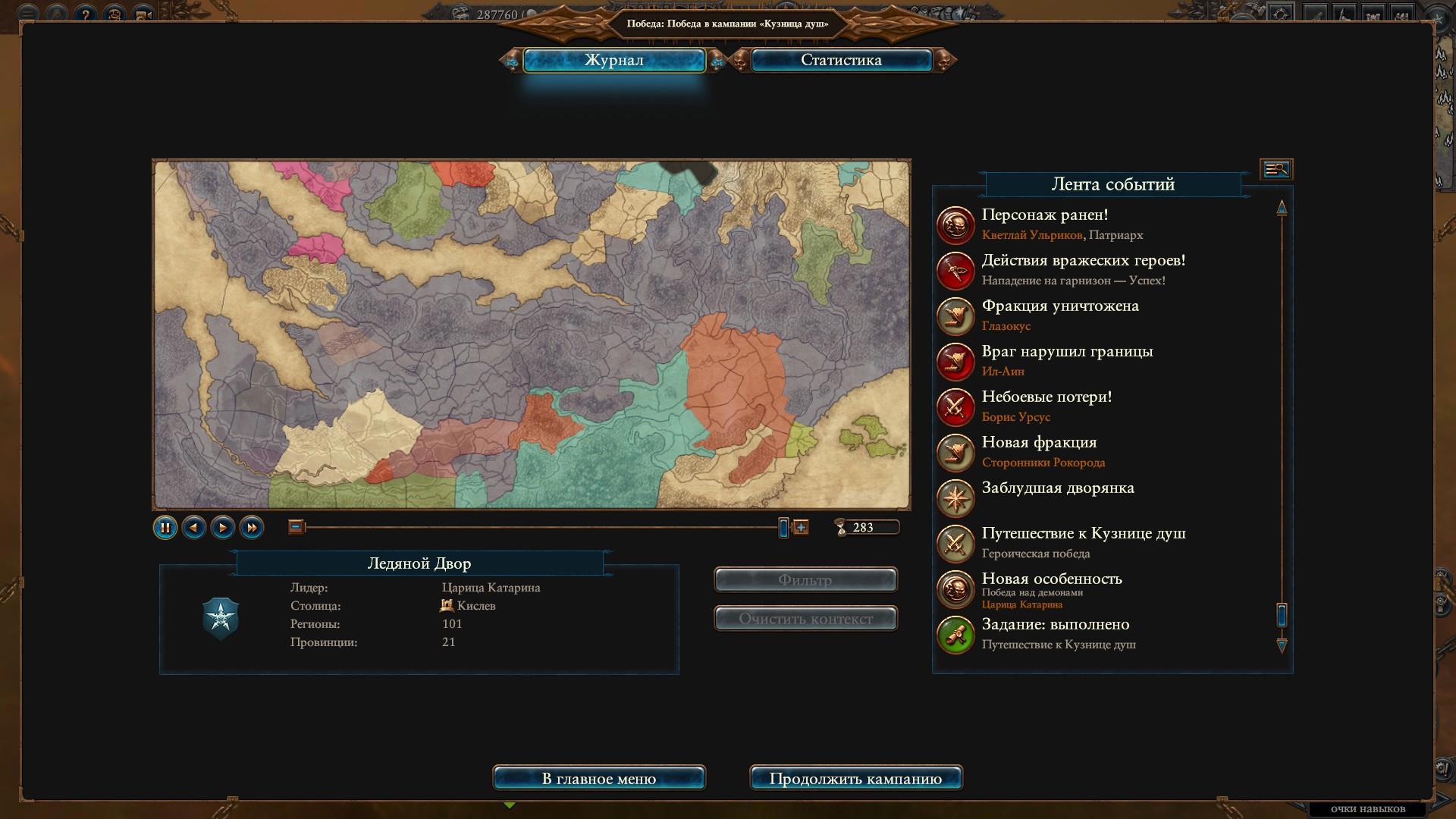1456x819 pixels.
Task: View the Новая фракция event
Action: pyautogui.click(x=1039, y=443)
